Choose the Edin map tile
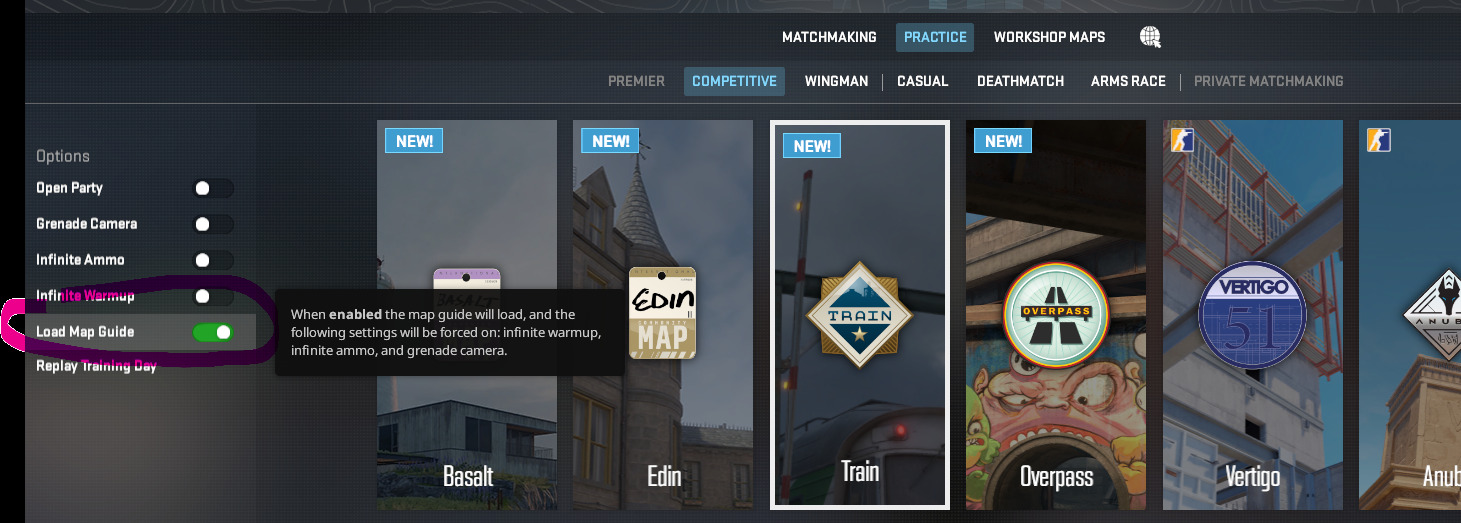 point(663,315)
